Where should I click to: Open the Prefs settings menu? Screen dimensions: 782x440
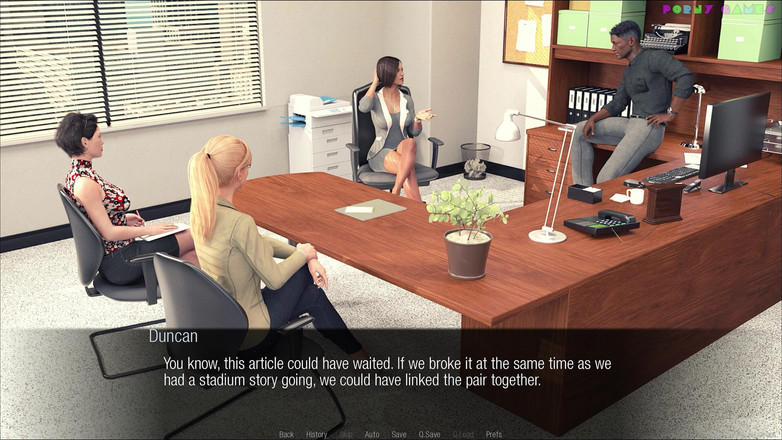(x=494, y=434)
